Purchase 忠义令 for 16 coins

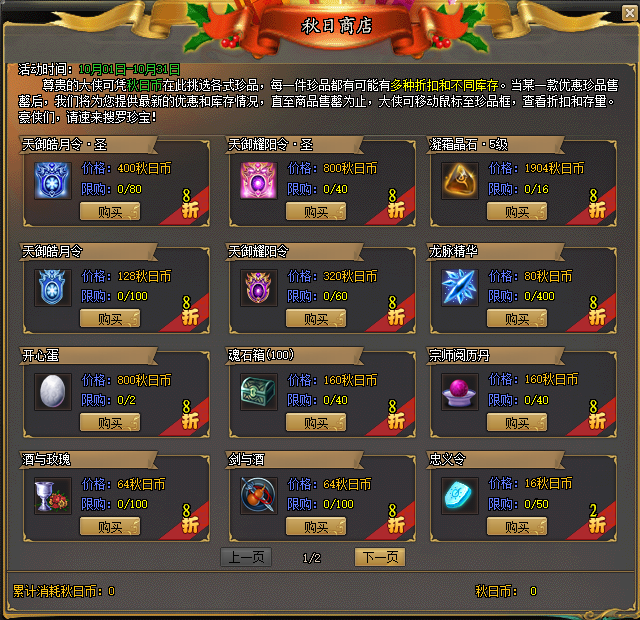[x=517, y=527]
